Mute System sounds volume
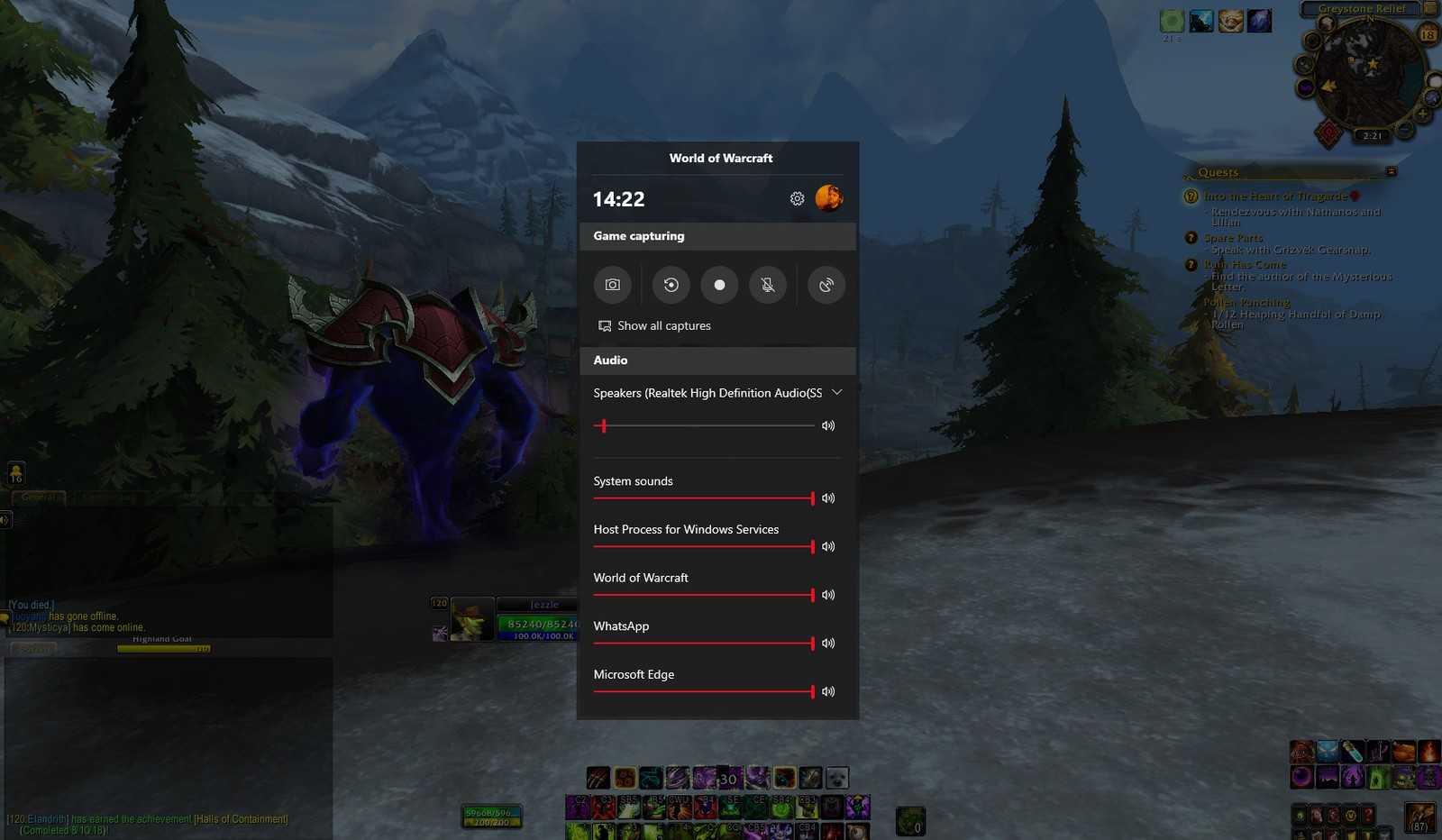The height and width of the screenshot is (840, 1442). pyautogui.click(x=828, y=498)
